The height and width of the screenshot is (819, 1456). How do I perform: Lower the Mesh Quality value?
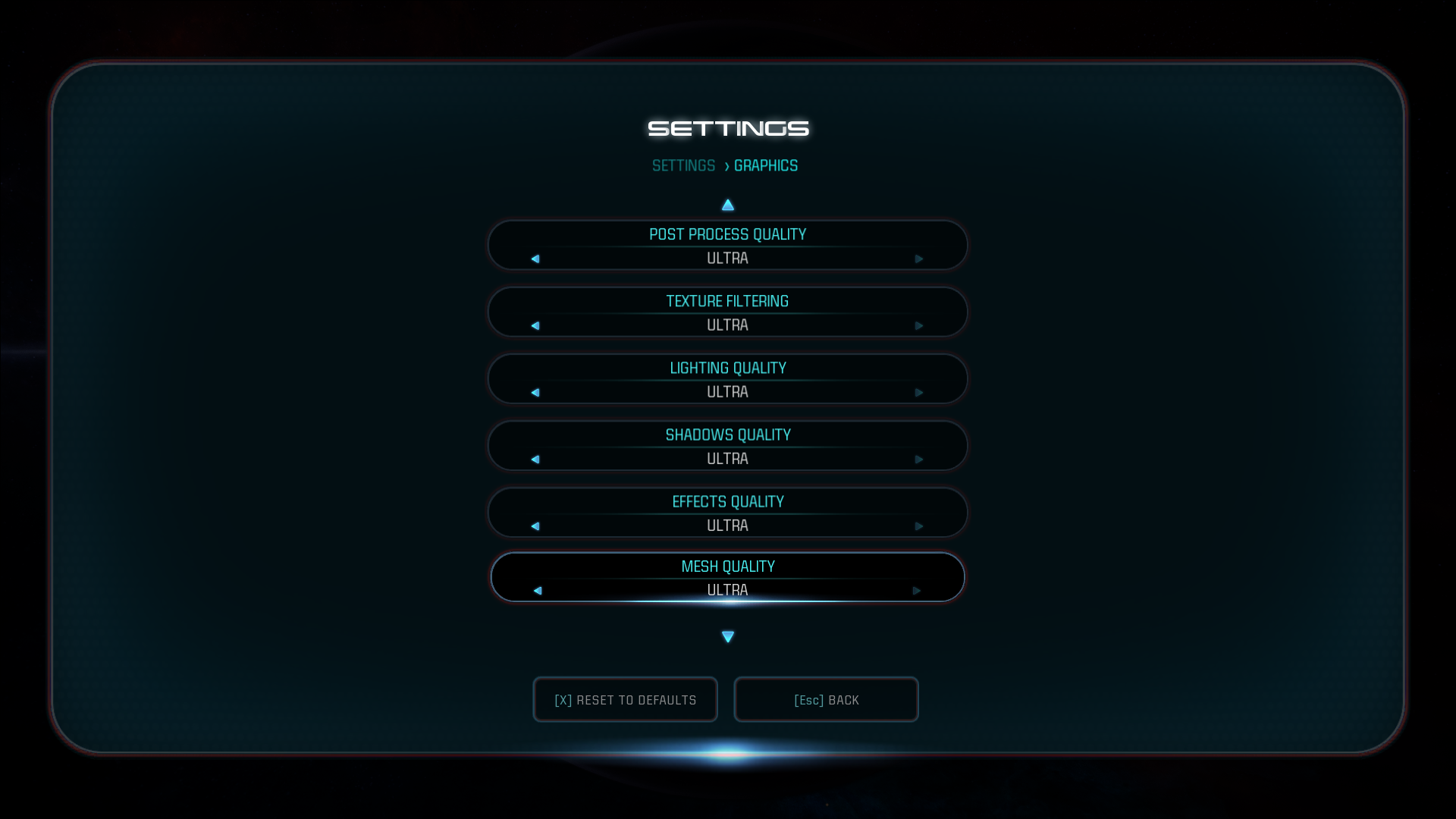[x=538, y=589]
